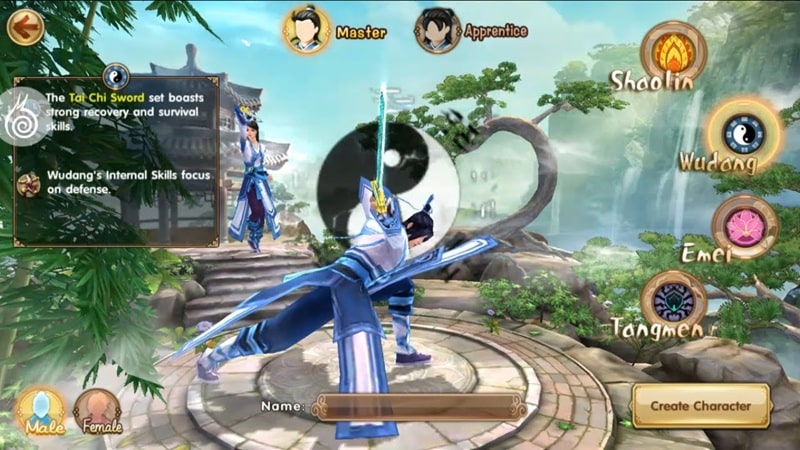Show the Tai Chi Sword set spiral icon
This screenshot has height=450, width=800.
21,116
